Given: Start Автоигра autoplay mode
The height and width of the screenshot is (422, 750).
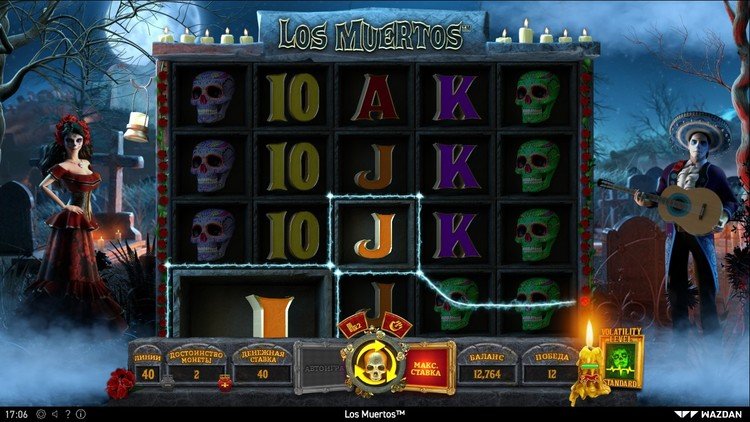Looking at the screenshot, I should point(319,368).
